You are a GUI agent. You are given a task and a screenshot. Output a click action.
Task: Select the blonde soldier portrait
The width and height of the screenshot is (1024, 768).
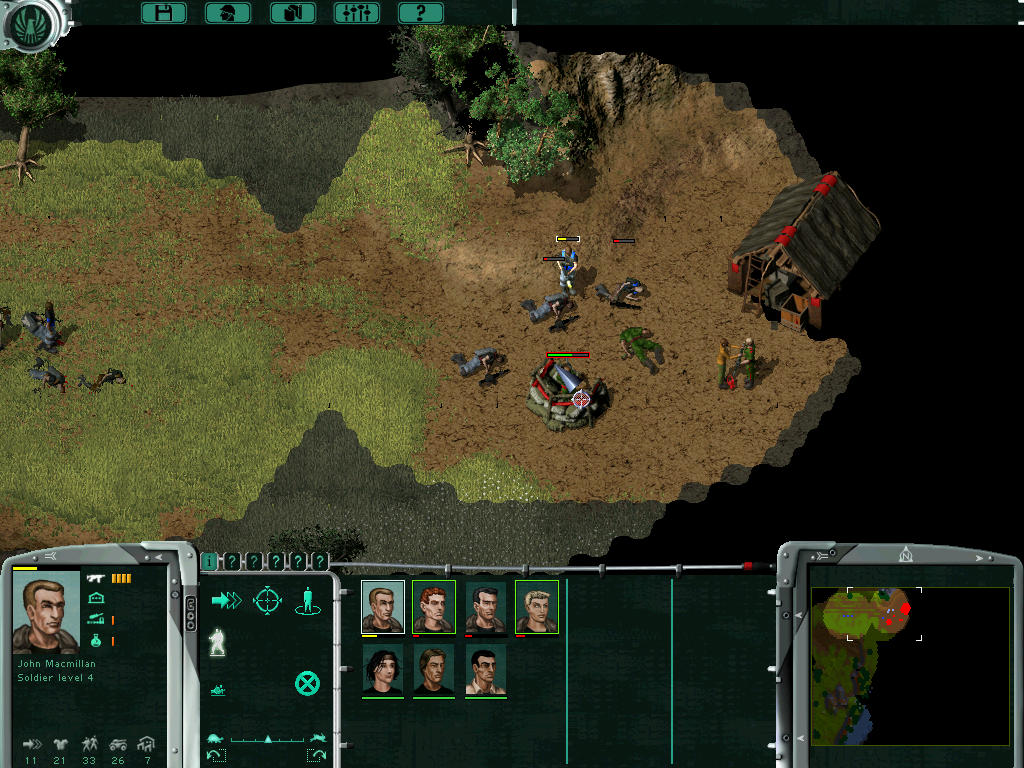[537, 606]
